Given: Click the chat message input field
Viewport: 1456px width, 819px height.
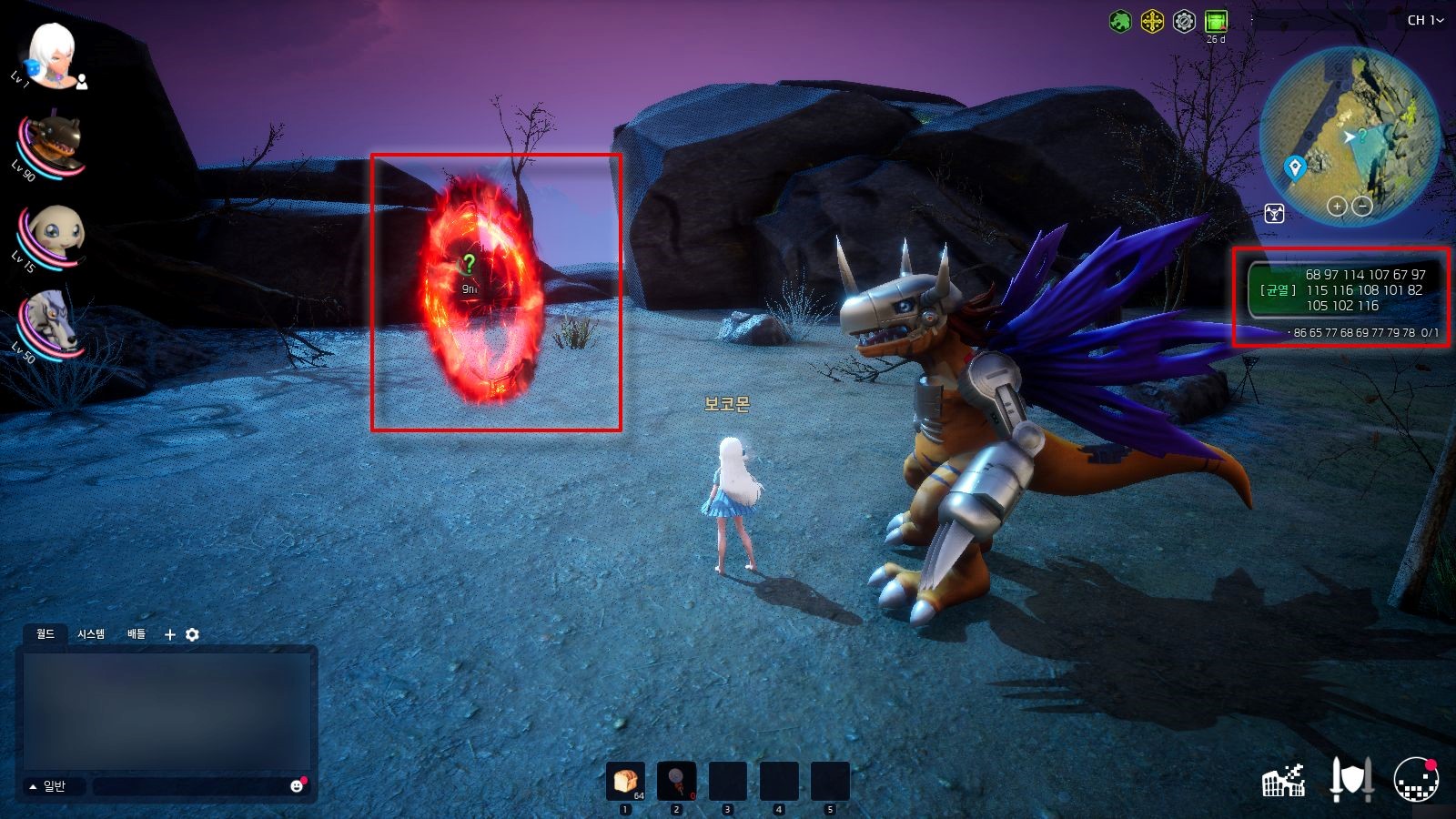Looking at the screenshot, I should (189, 786).
